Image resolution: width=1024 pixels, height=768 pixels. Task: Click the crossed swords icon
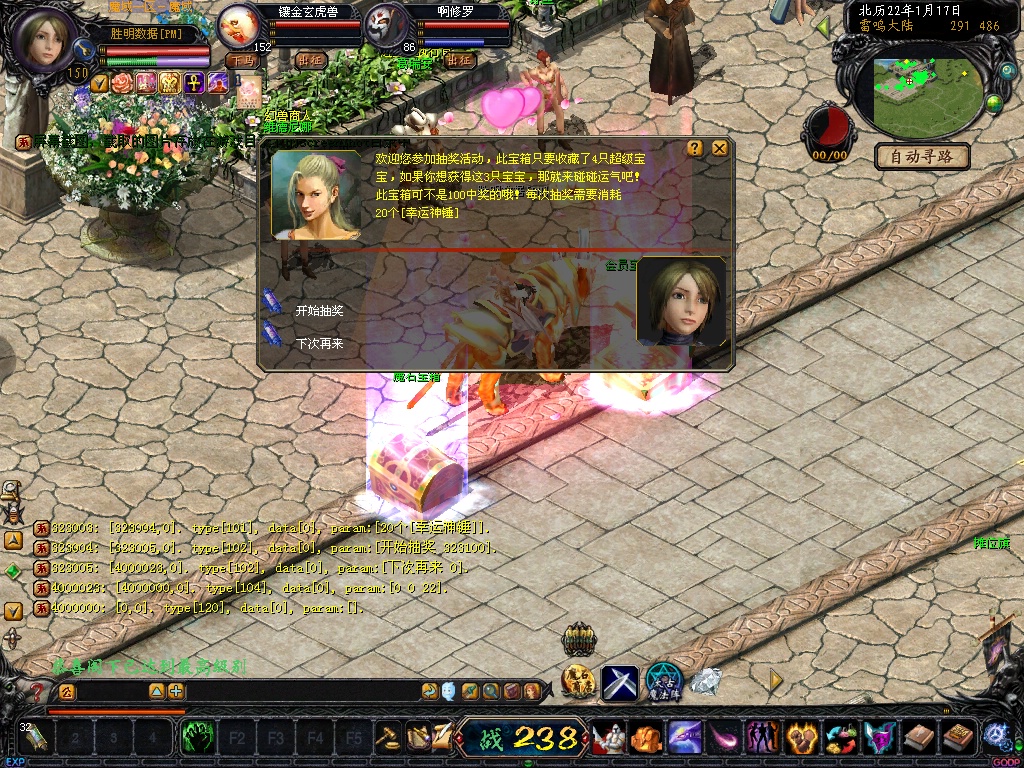tap(620, 683)
